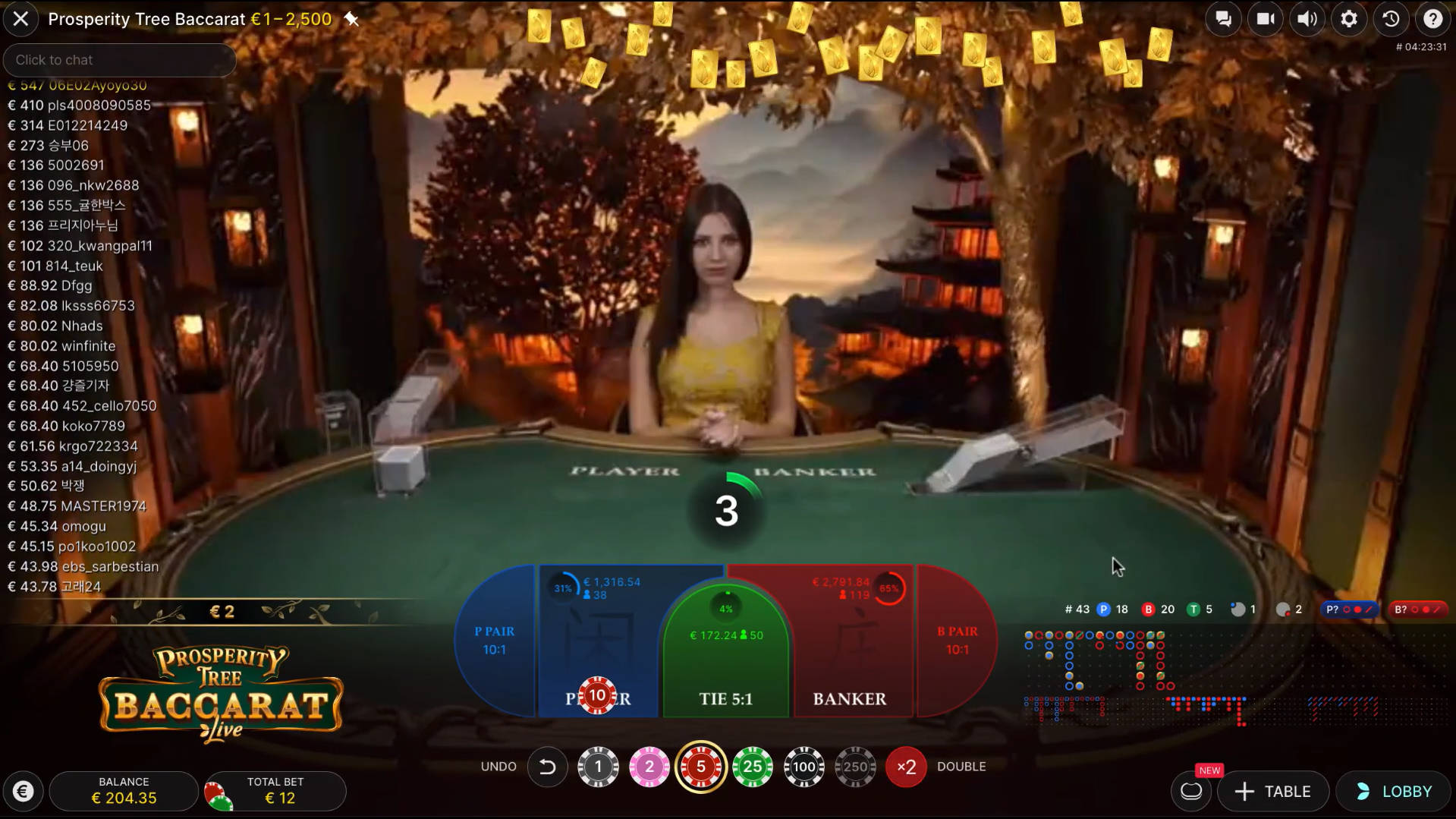Viewport: 1456px width, 819px height.
Task: Bet on the P PAIR 10:1 spot
Action: [495, 641]
